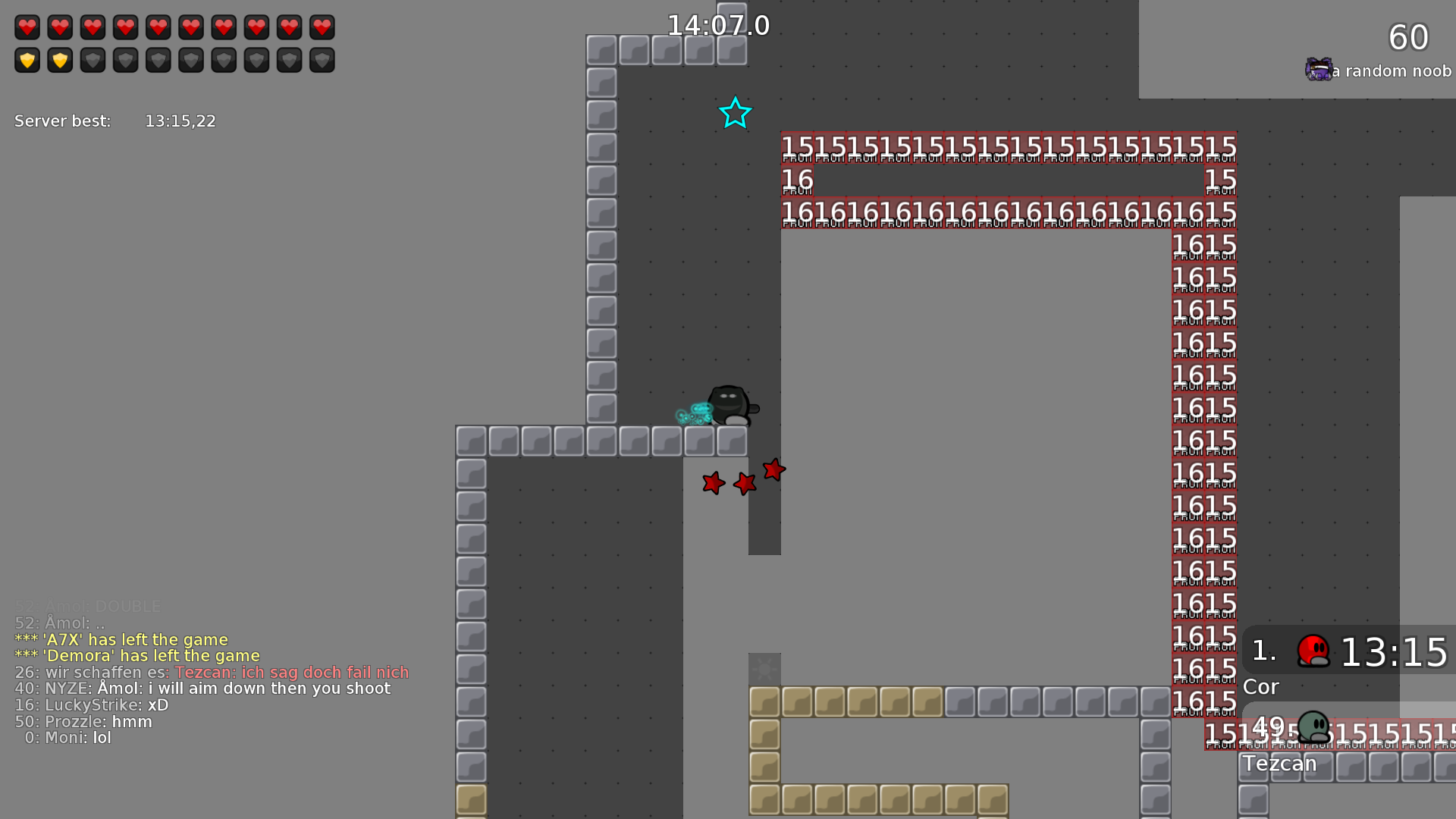Click 'Tezcan' at the bottom right
Viewport: 1456px width, 819px height.
coord(1280,764)
